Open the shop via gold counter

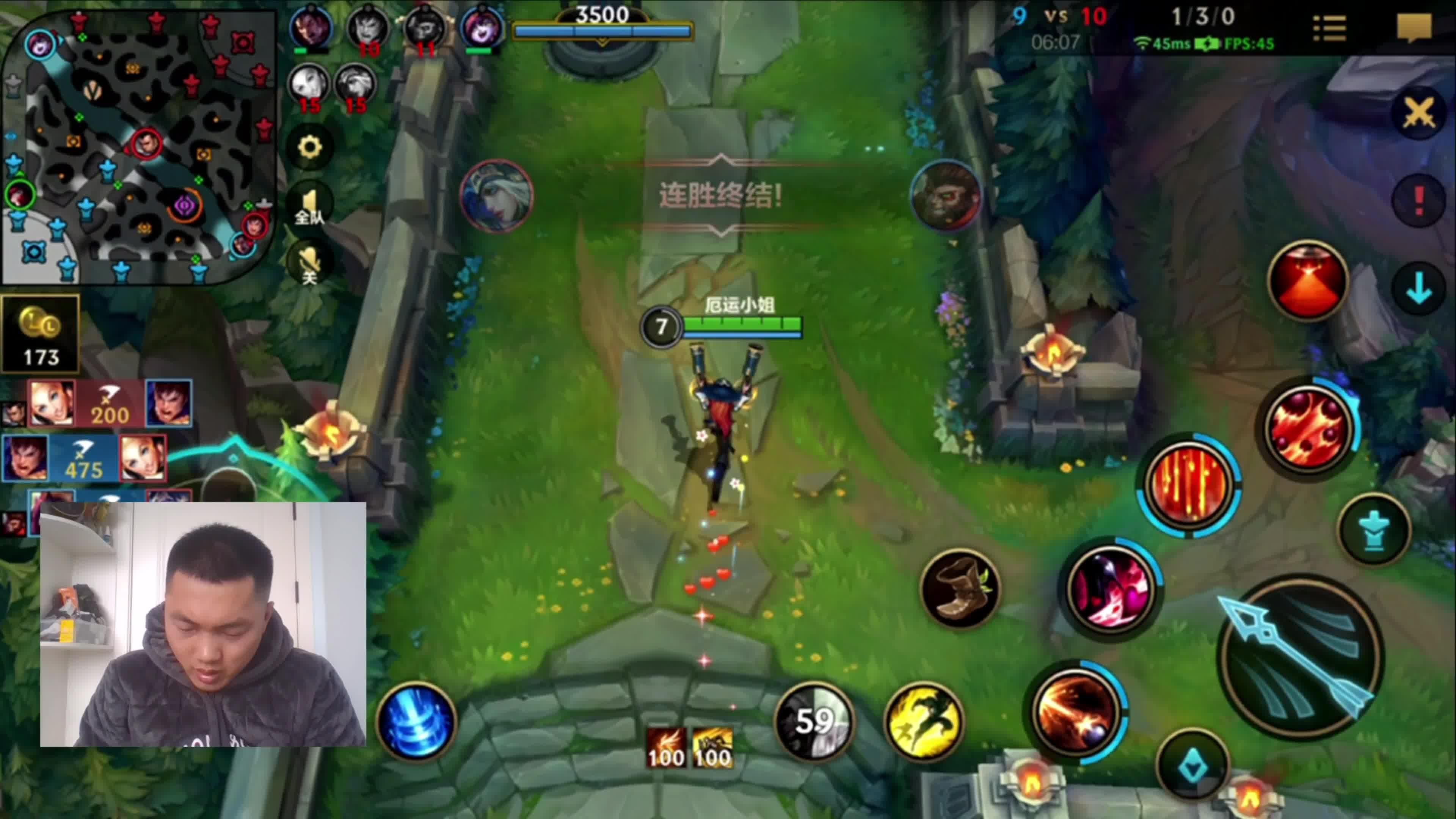click(41, 334)
